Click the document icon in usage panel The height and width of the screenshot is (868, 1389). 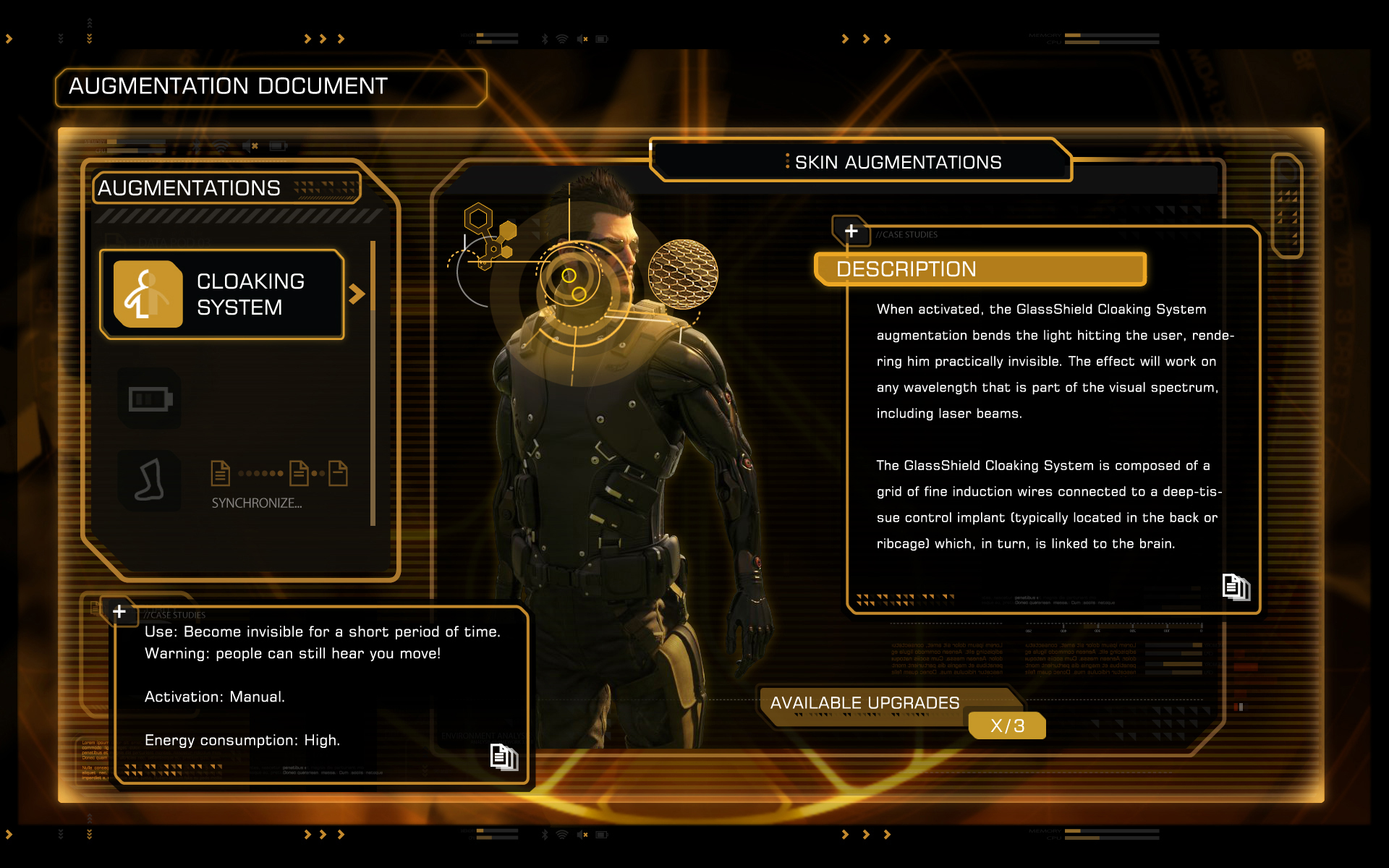504,757
